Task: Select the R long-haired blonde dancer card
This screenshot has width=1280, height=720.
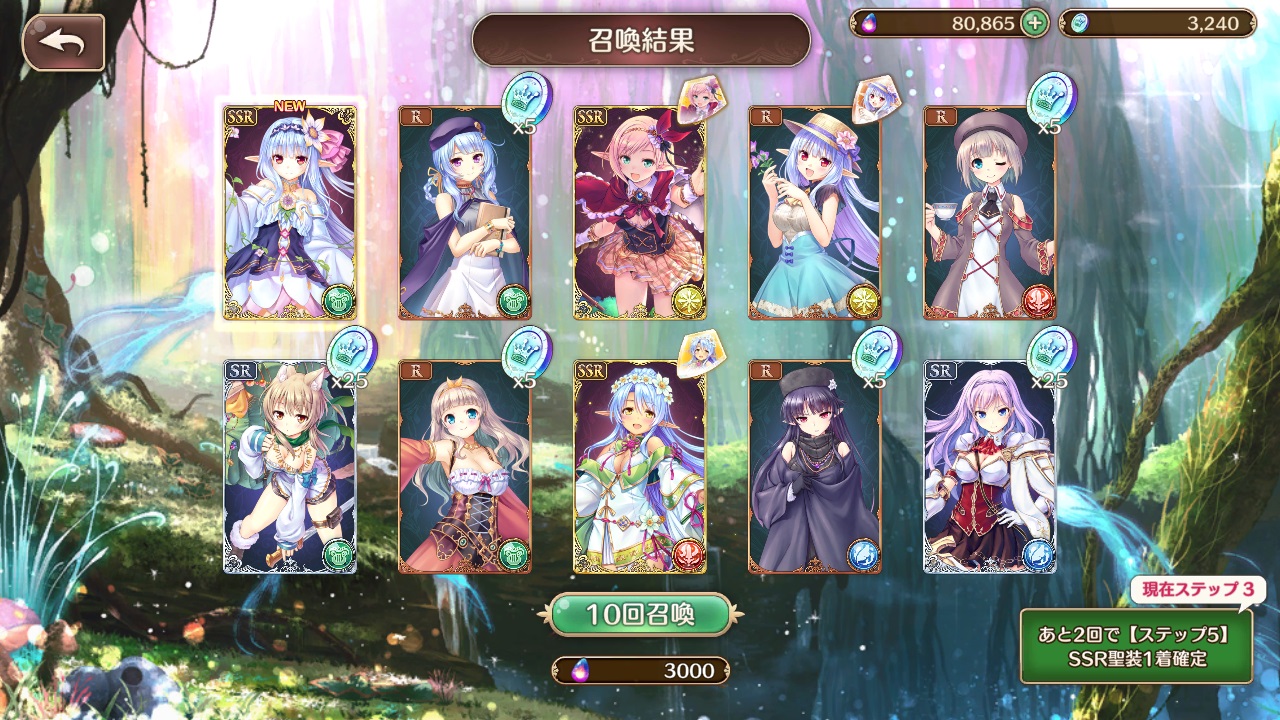Action: (x=464, y=466)
